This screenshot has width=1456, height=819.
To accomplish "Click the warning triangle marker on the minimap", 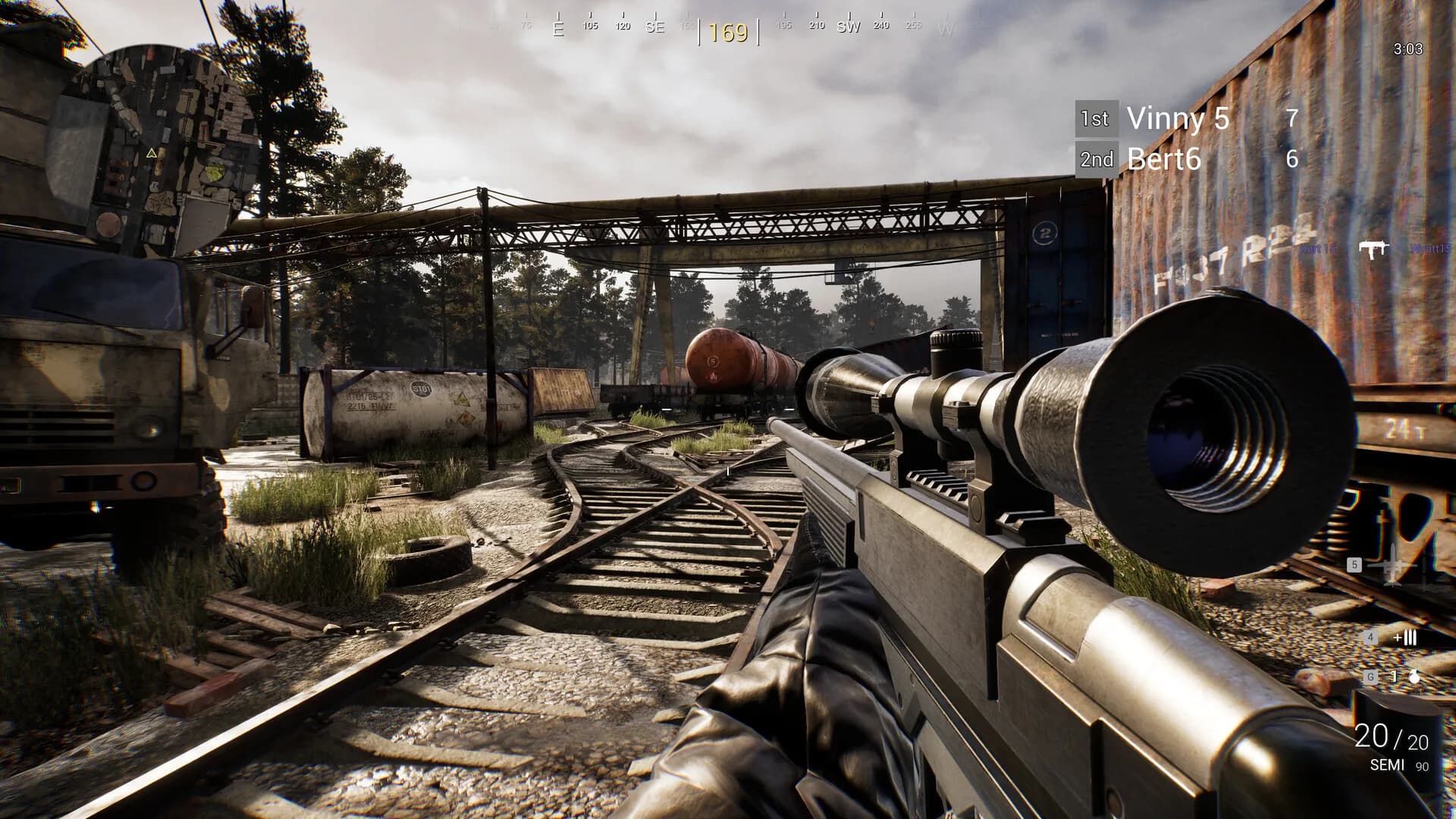I will pos(152,154).
